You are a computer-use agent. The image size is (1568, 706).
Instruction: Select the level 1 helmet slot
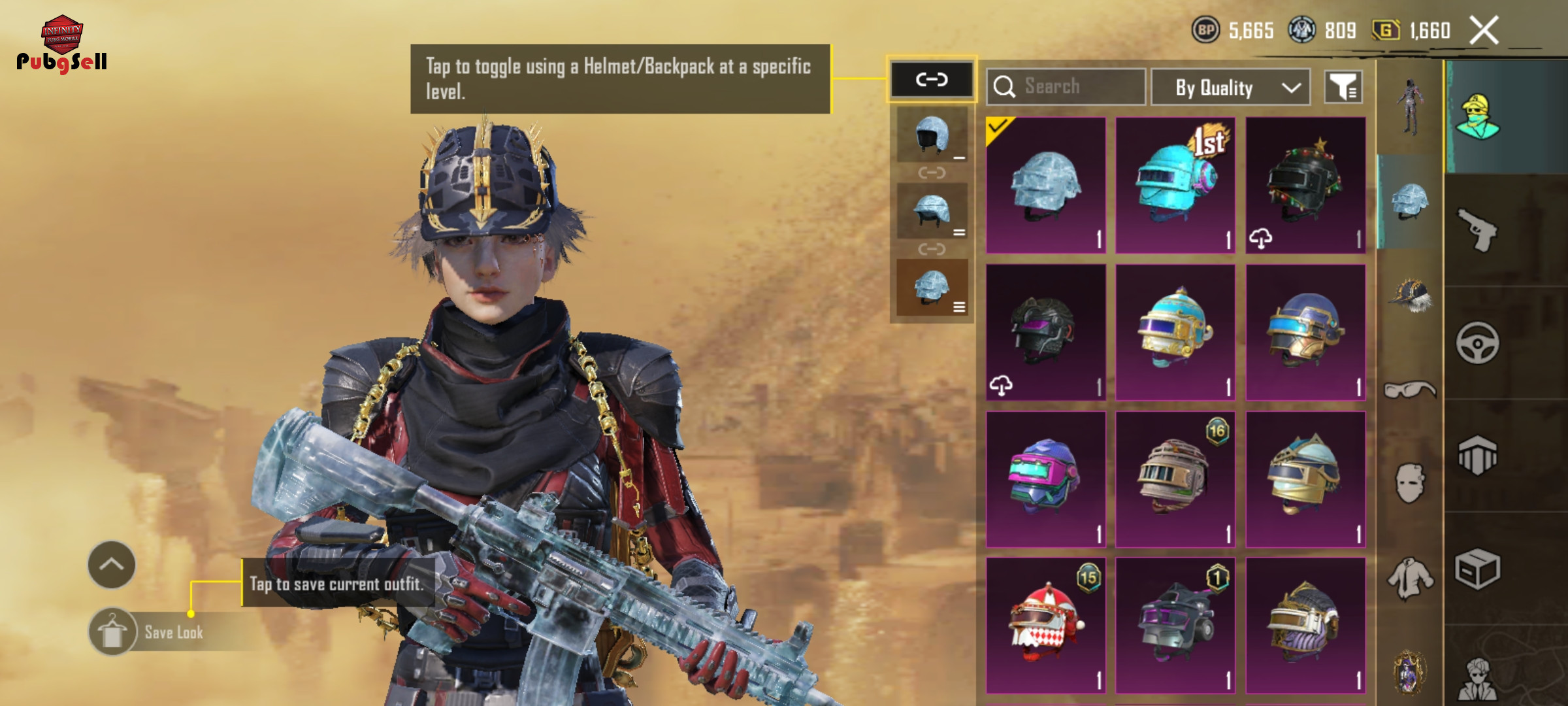(932, 135)
